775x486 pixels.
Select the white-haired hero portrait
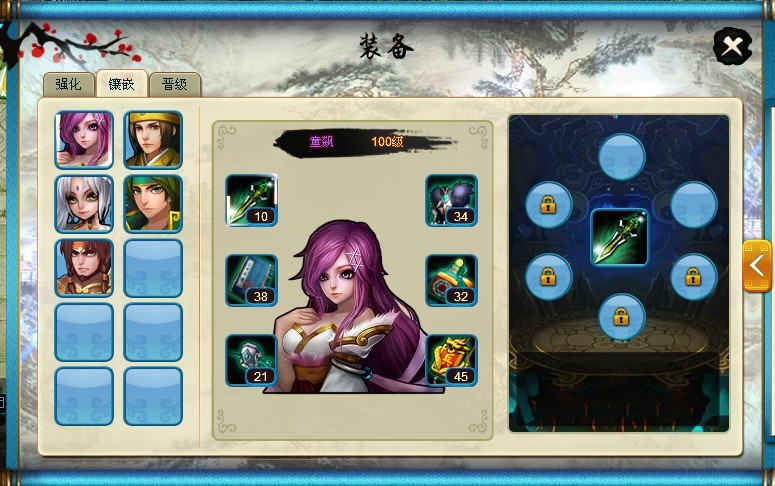coord(84,203)
